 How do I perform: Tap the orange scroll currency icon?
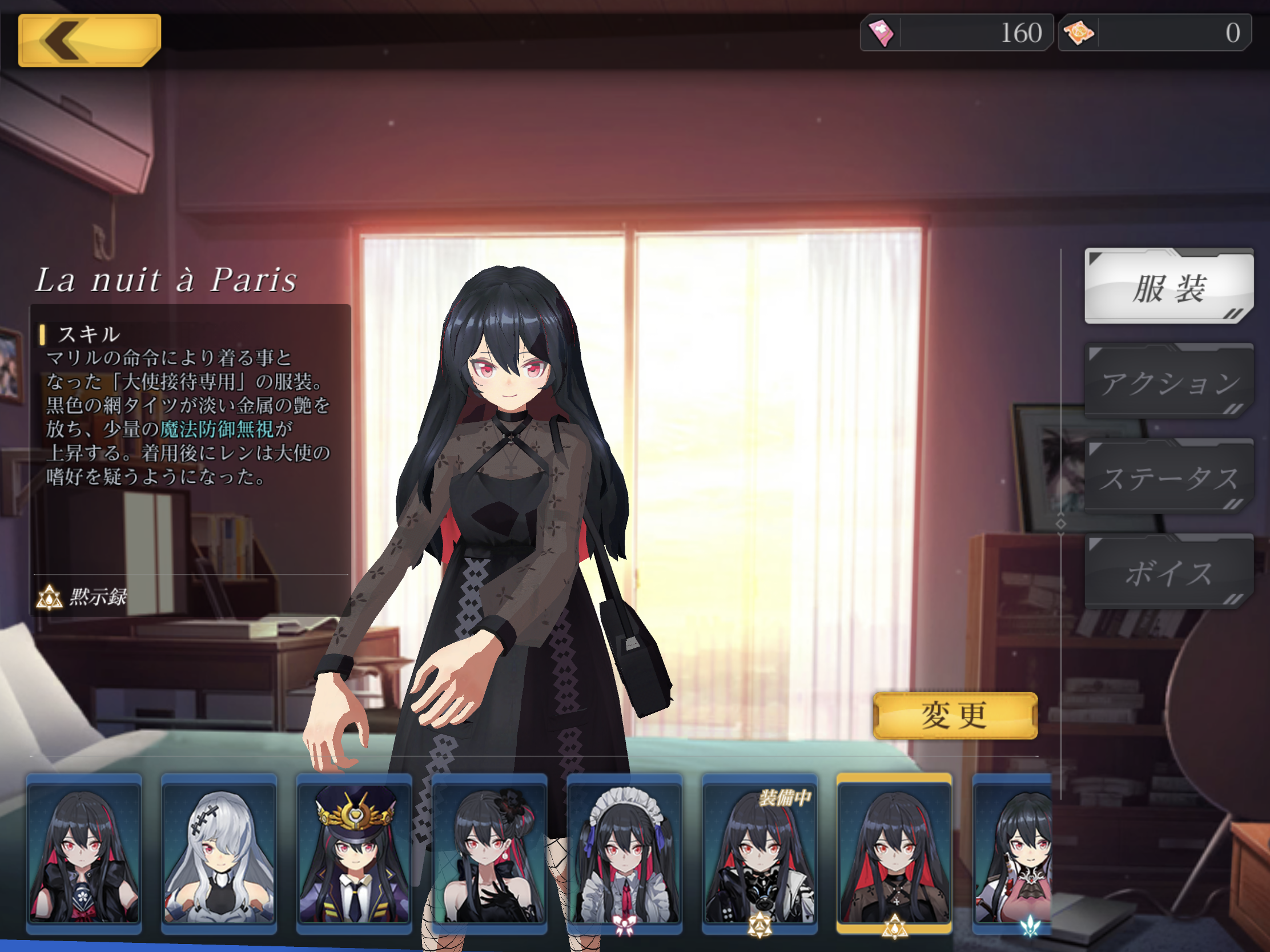click(x=1079, y=33)
